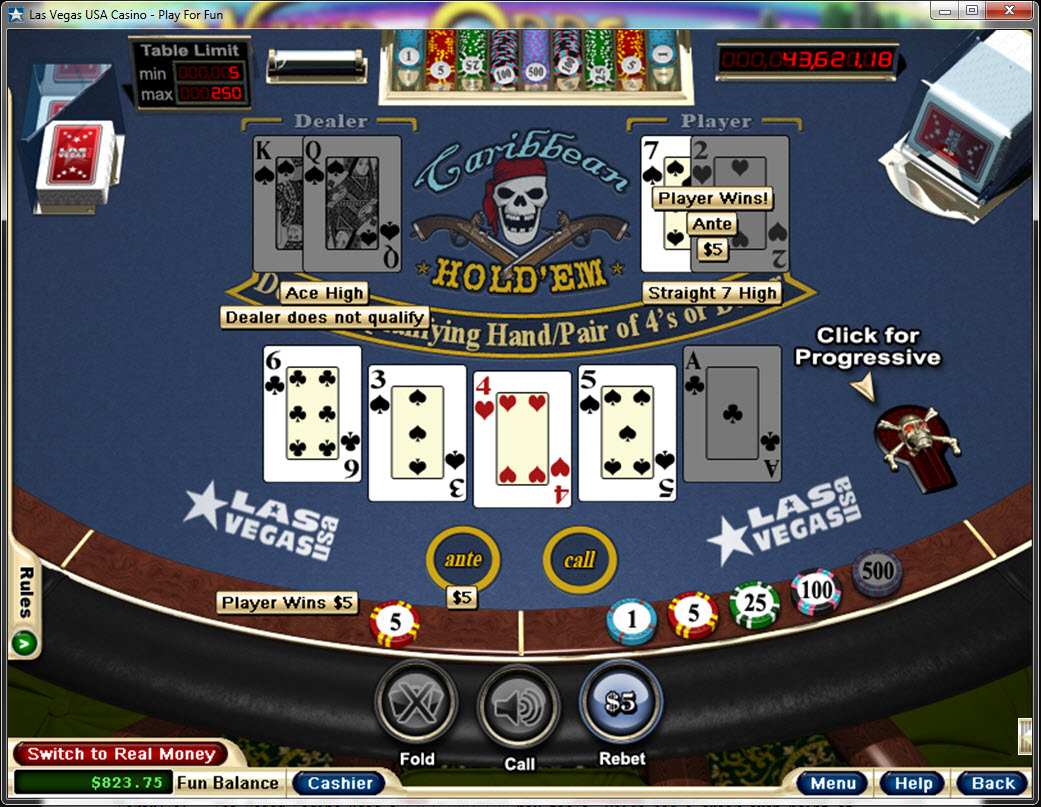Activate the skull progressive bet button
This screenshot has height=807, width=1041.
(915, 438)
